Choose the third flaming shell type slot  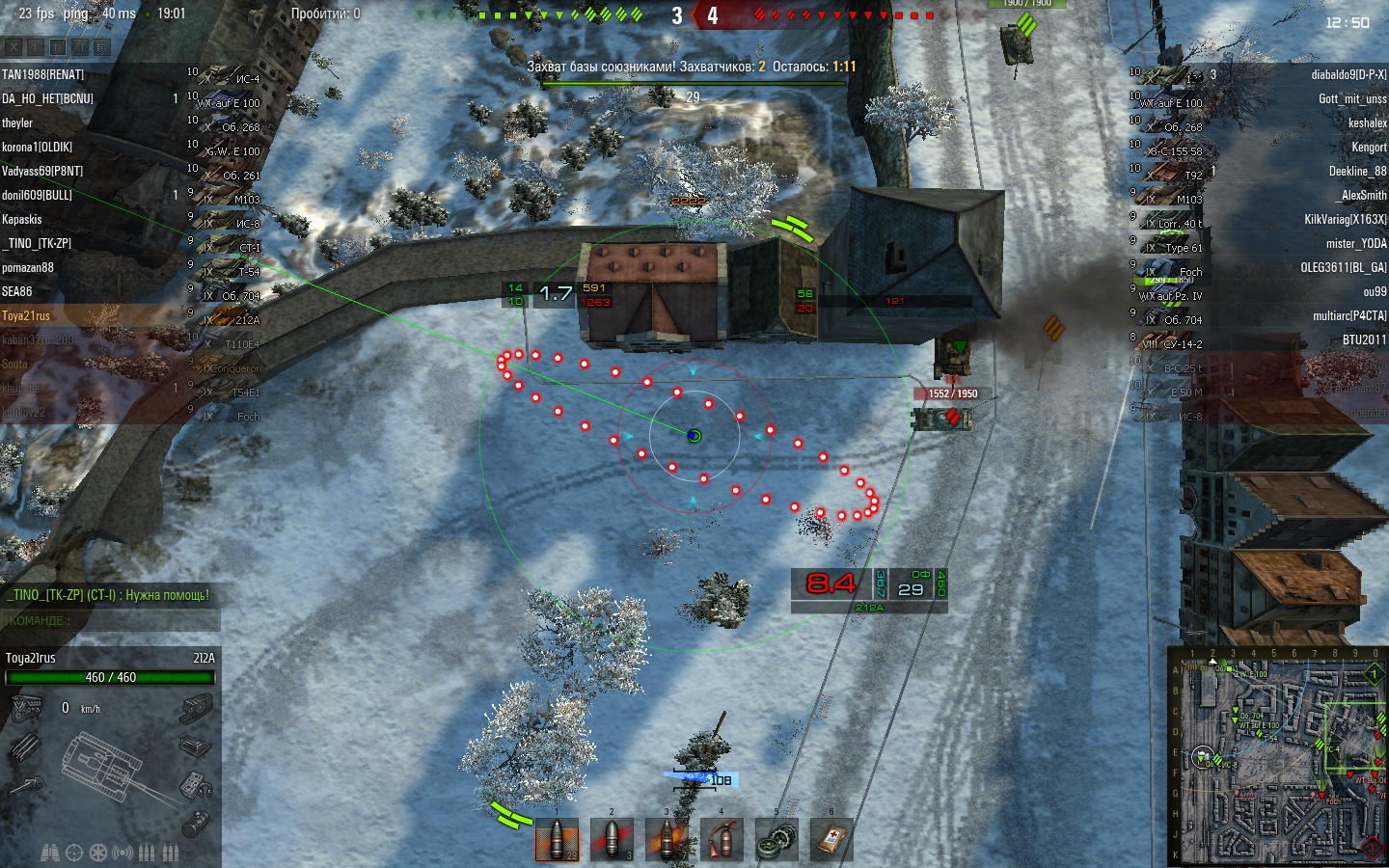[667, 840]
